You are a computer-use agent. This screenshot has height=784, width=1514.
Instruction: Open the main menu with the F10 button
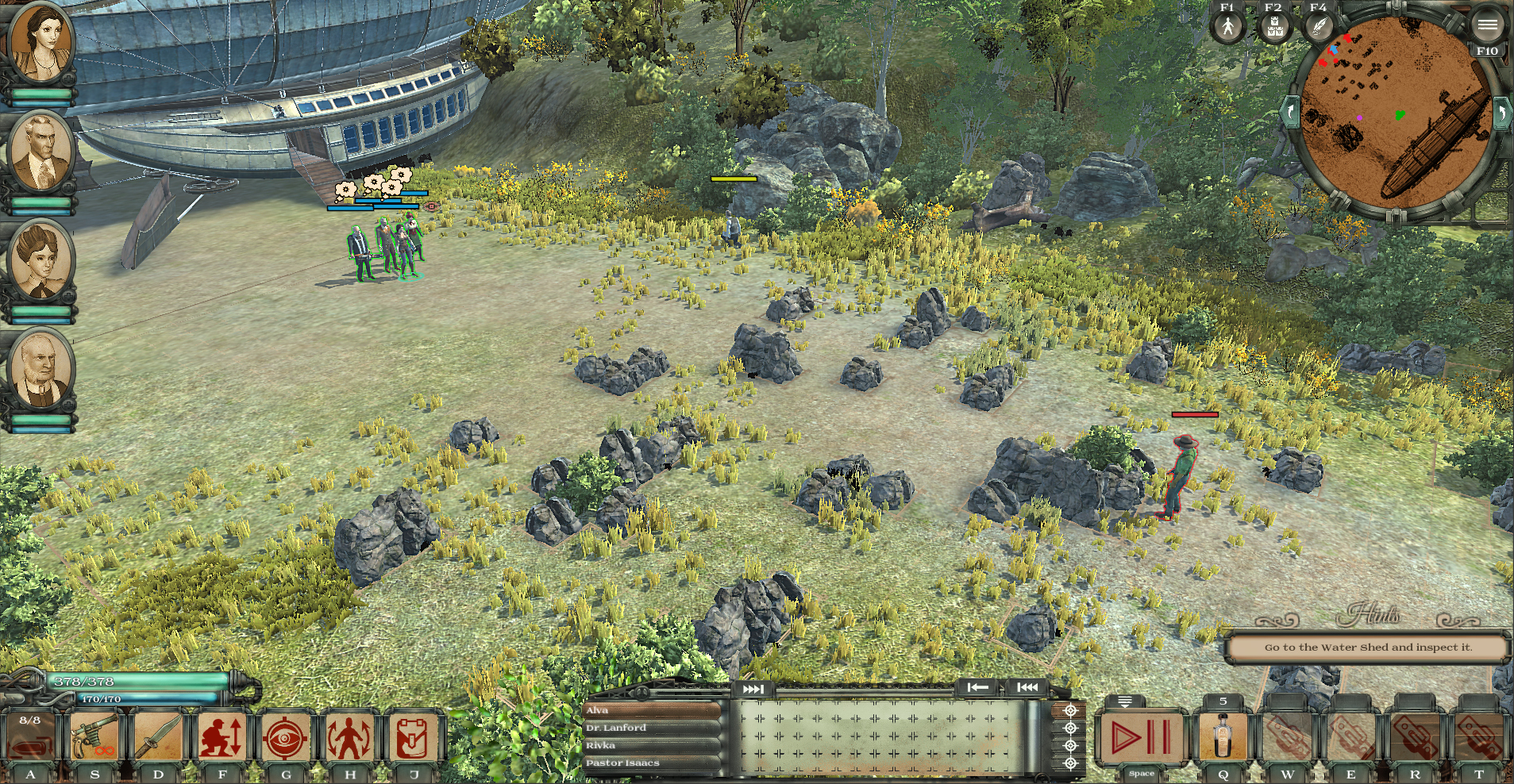1487,24
